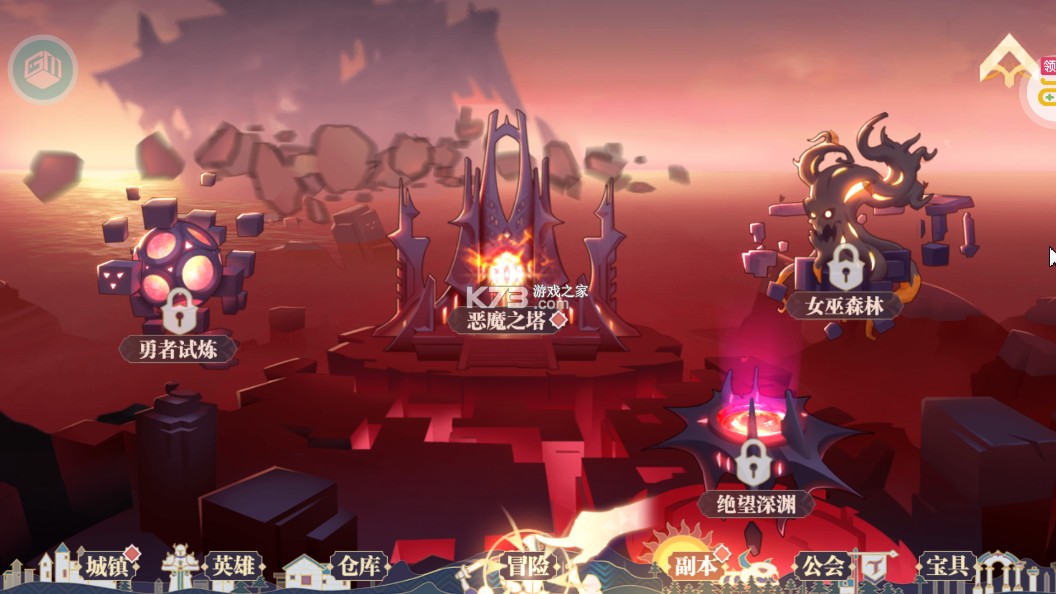Expand the golden arrow menu icon
Screen dimensions: 1056x594
click(x=1008, y=62)
